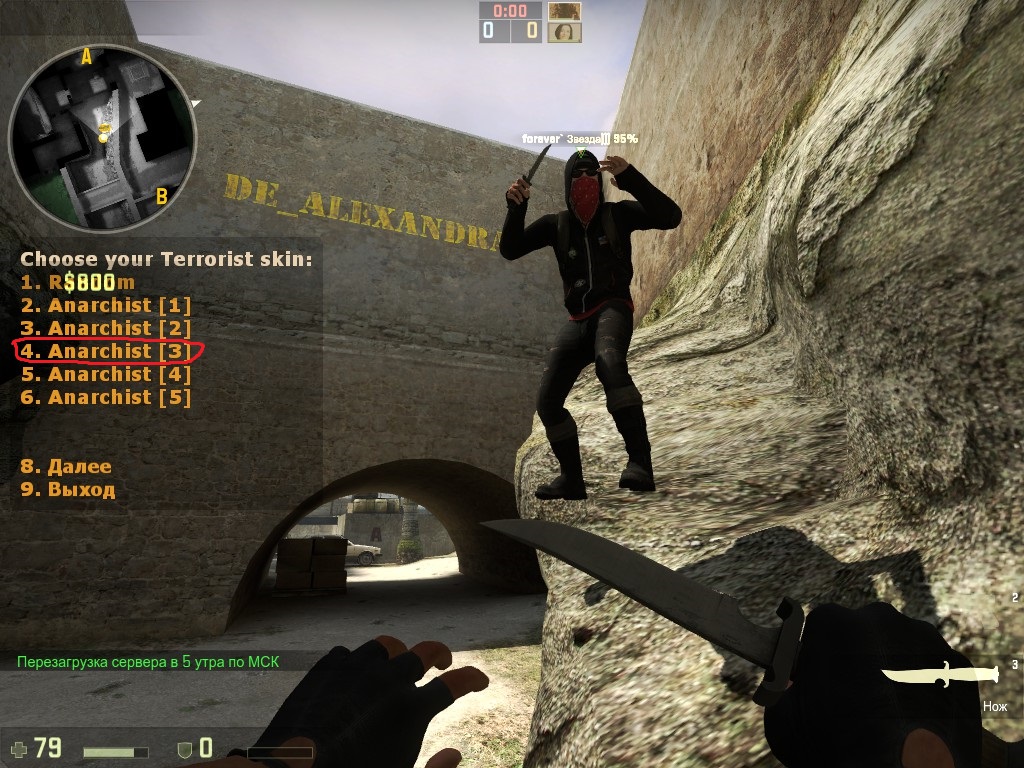The image size is (1024, 768).
Task: Click the circular radar minimap
Action: [102, 137]
